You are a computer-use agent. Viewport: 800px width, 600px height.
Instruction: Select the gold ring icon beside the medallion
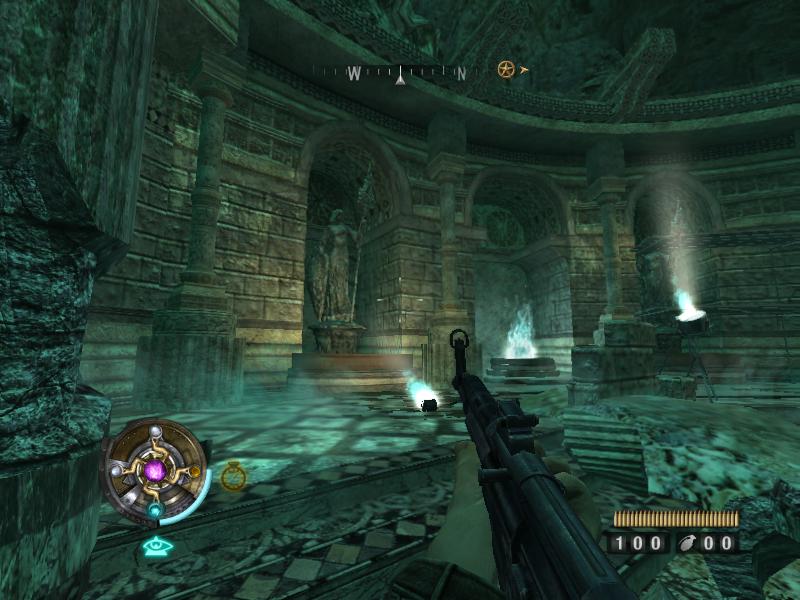(x=233, y=476)
